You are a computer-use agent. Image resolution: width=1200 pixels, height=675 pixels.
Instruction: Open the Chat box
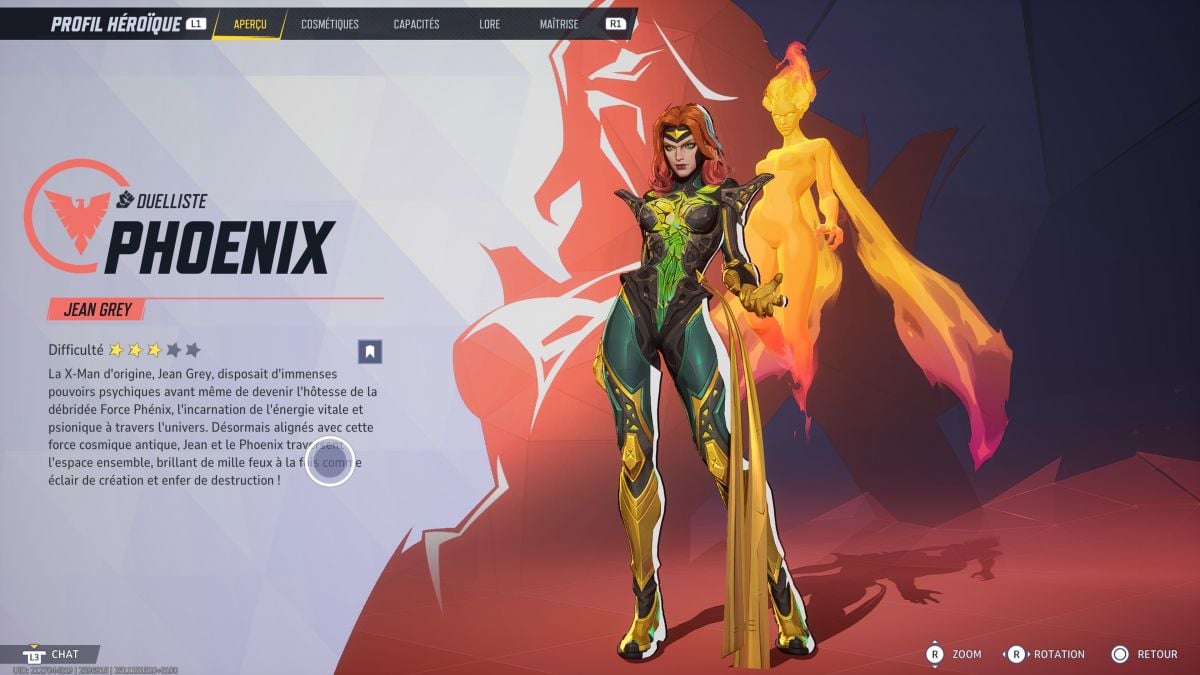pyautogui.click(x=62, y=654)
